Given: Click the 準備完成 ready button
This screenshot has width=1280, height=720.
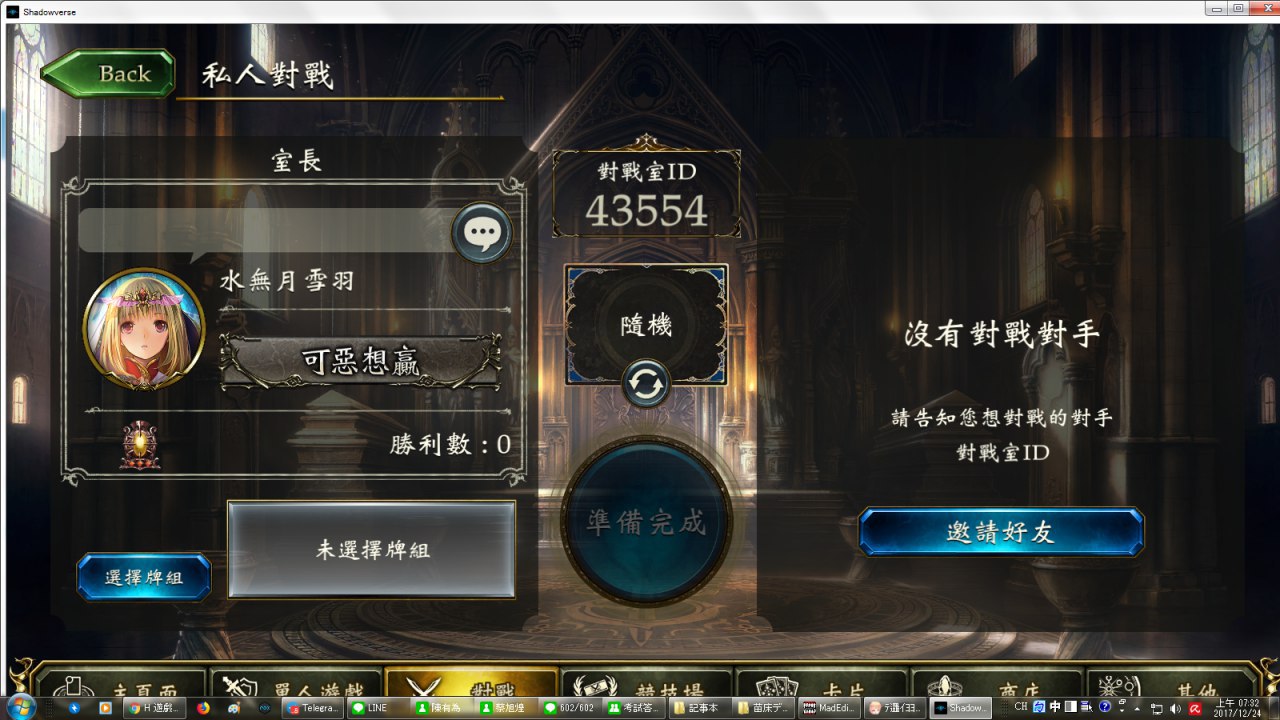Looking at the screenshot, I should (x=646, y=522).
